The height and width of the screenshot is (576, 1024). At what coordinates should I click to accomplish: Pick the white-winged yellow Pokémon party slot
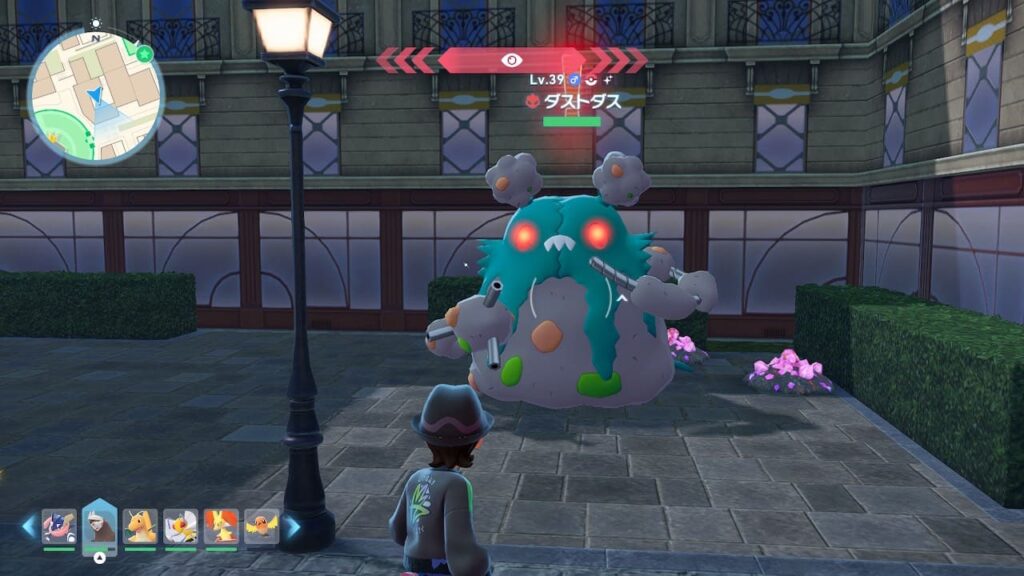[180, 526]
